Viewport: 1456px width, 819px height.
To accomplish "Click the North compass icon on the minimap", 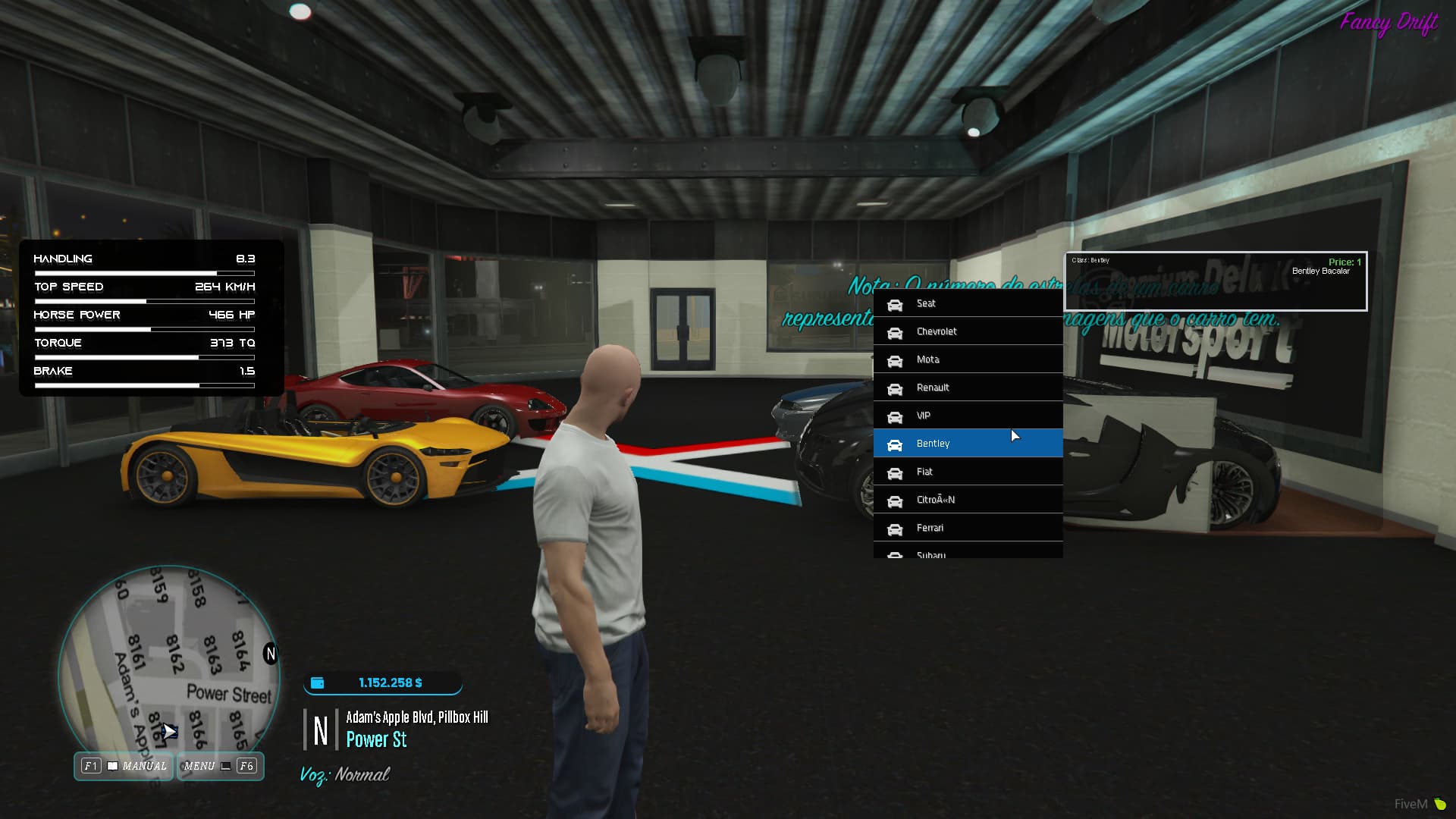I will point(270,654).
